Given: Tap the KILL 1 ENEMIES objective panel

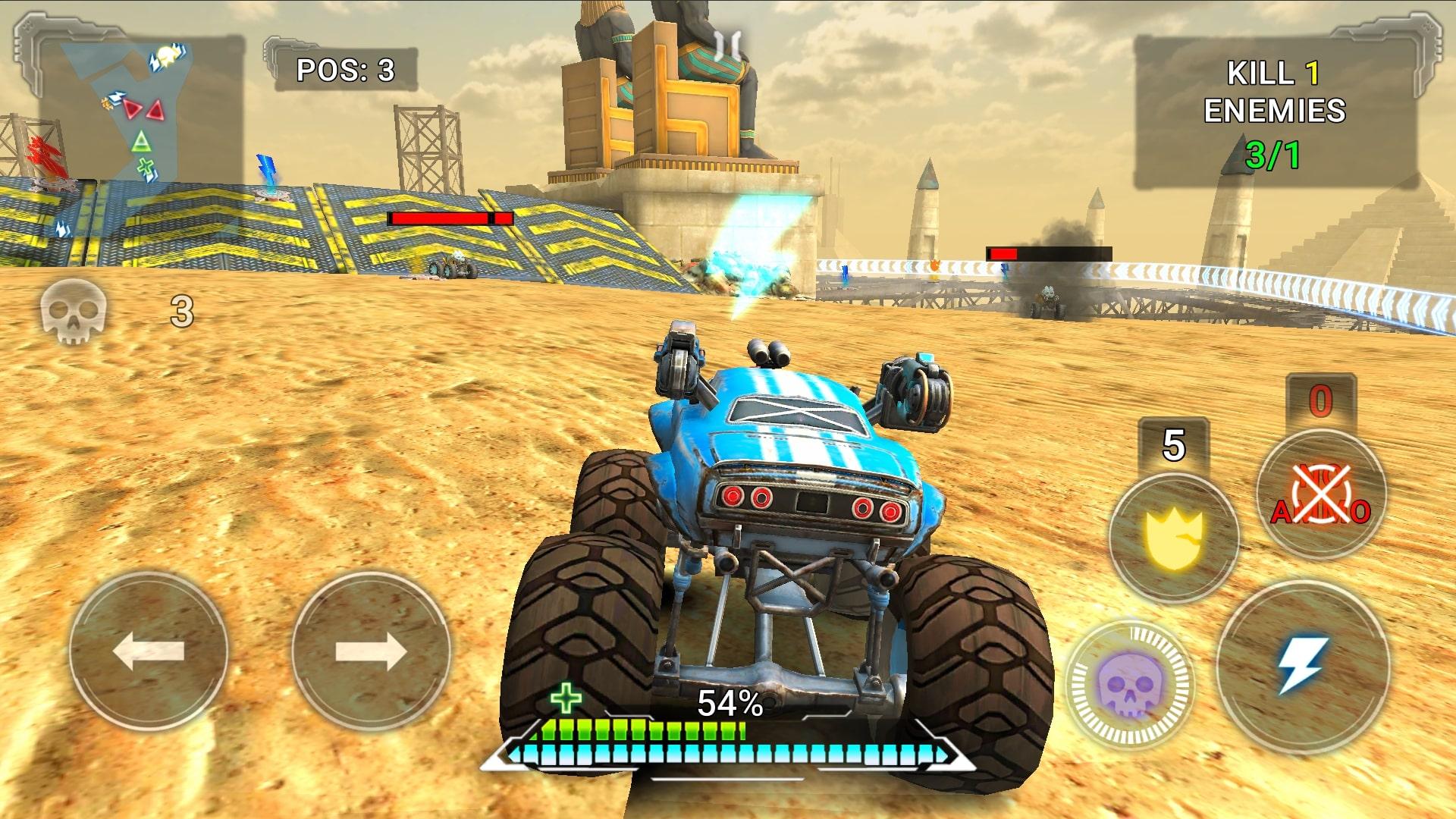Looking at the screenshot, I should 1291,106.
